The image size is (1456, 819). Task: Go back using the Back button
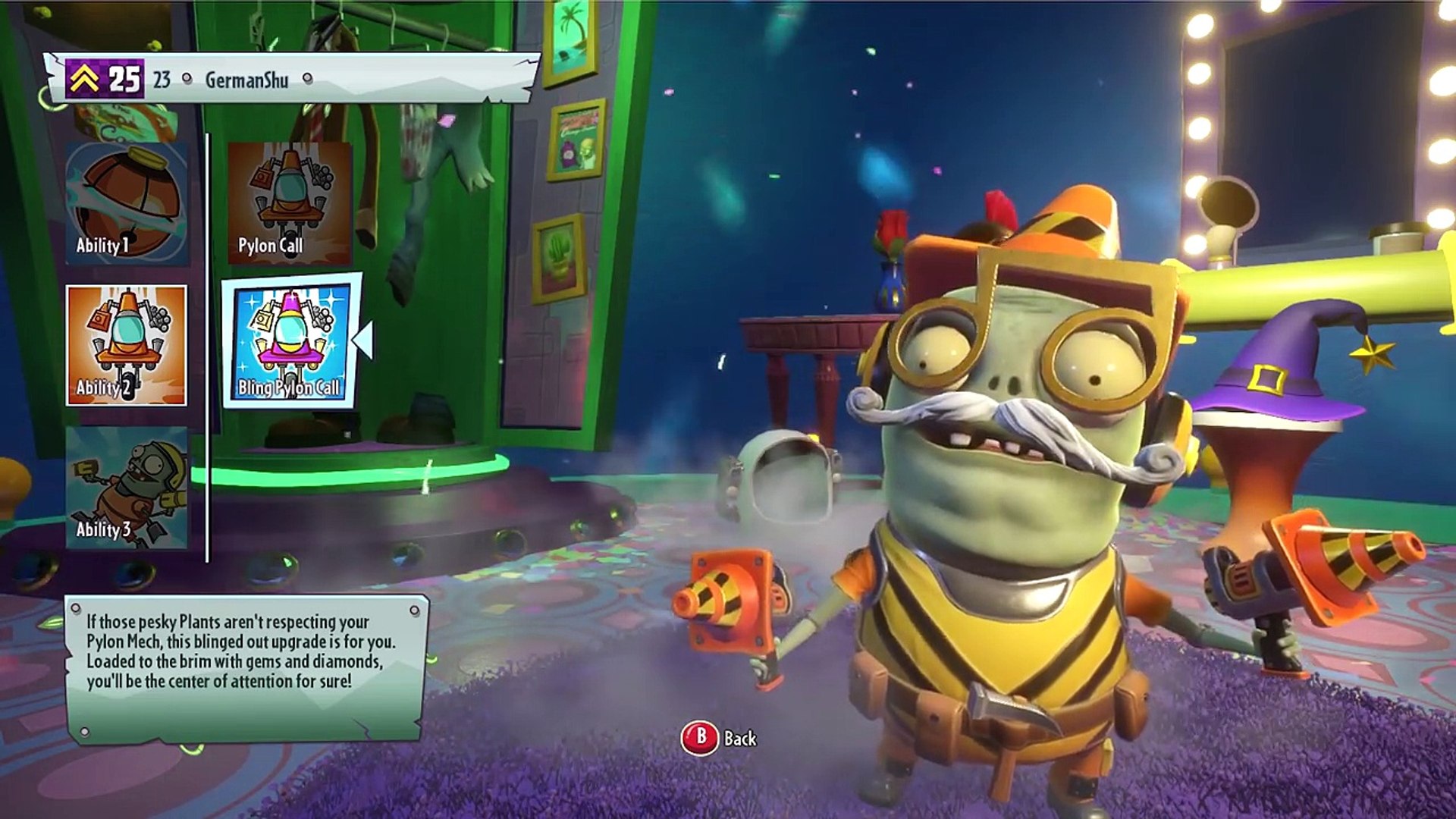[x=718, y=738]
